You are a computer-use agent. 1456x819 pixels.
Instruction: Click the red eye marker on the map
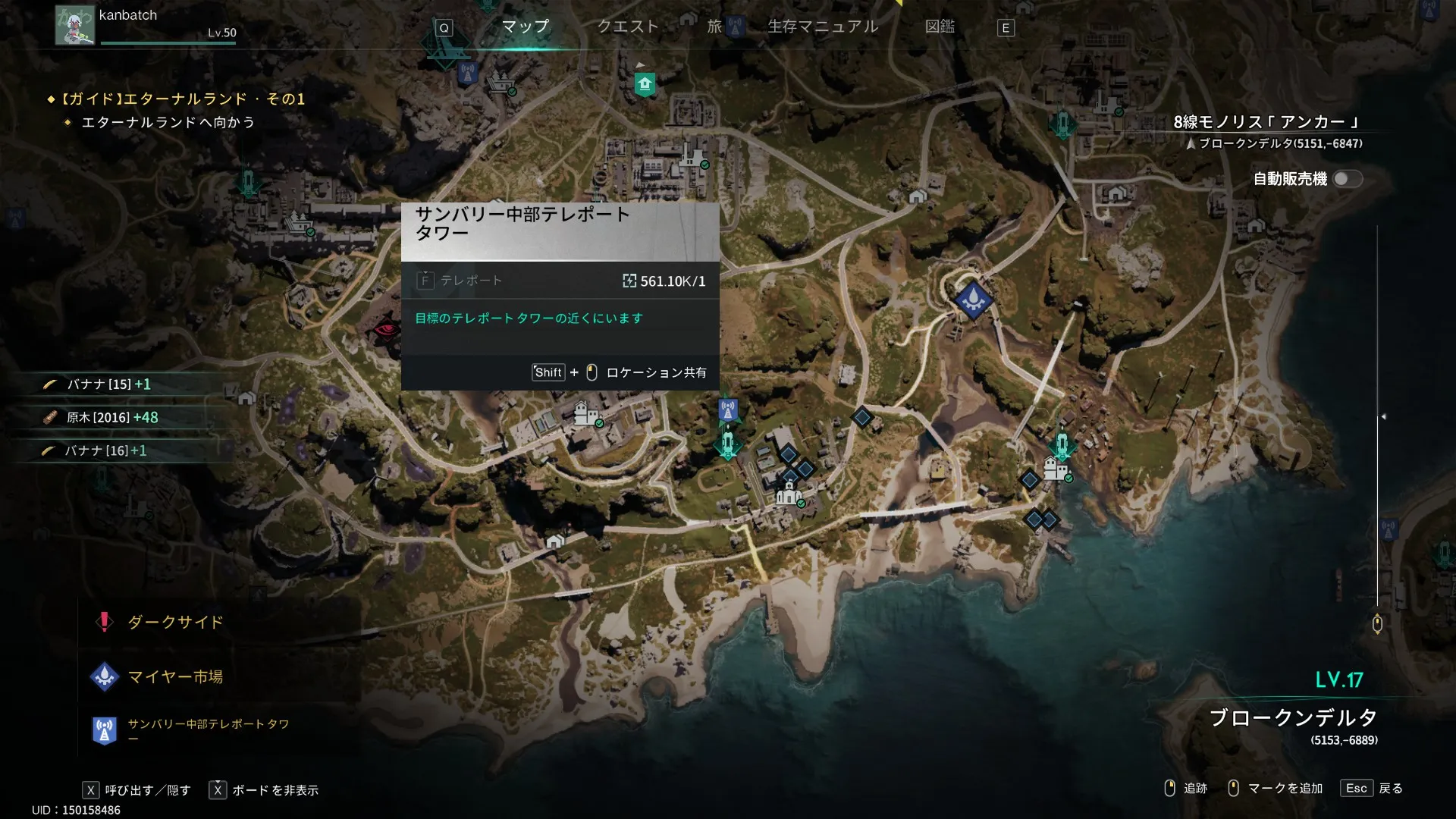click(x=387, y=330)
